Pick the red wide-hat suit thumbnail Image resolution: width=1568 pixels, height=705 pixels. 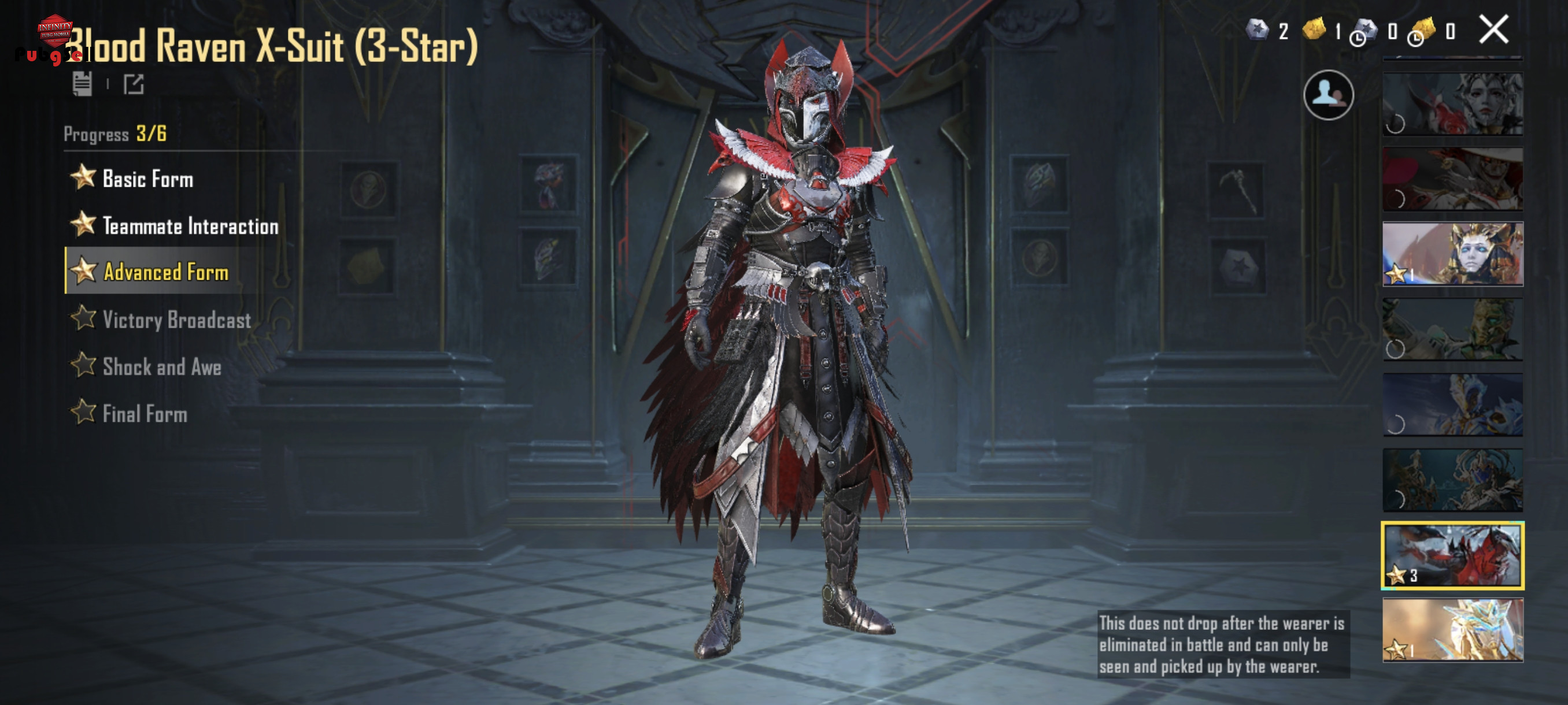[x=1452, y=179]
